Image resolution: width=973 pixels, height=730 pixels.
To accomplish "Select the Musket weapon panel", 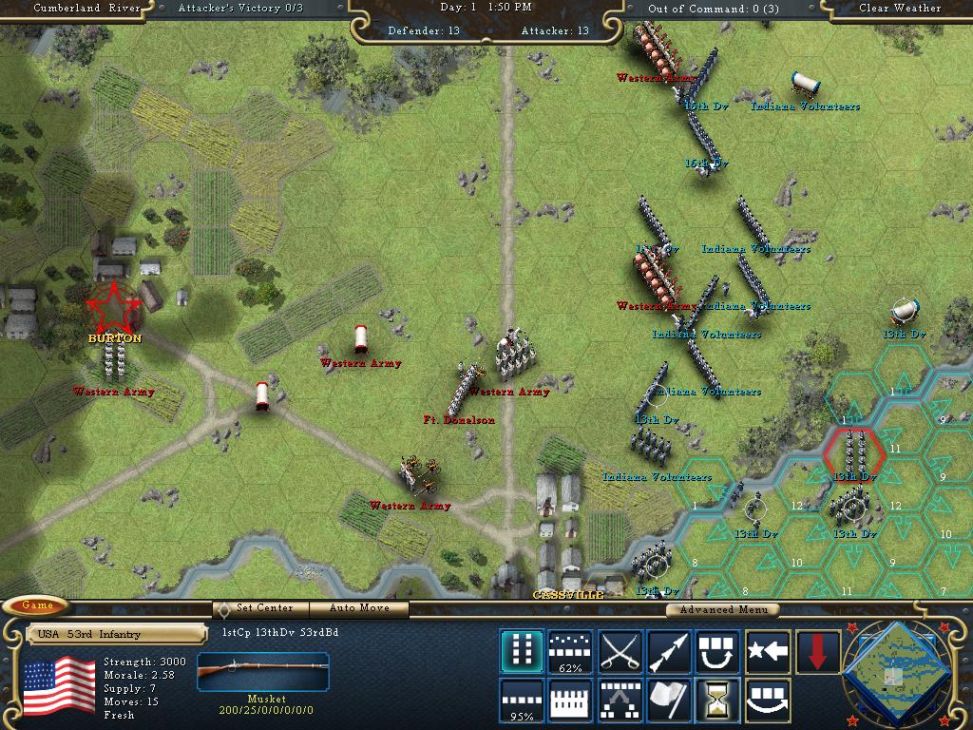I will click(x=263, y=673).
